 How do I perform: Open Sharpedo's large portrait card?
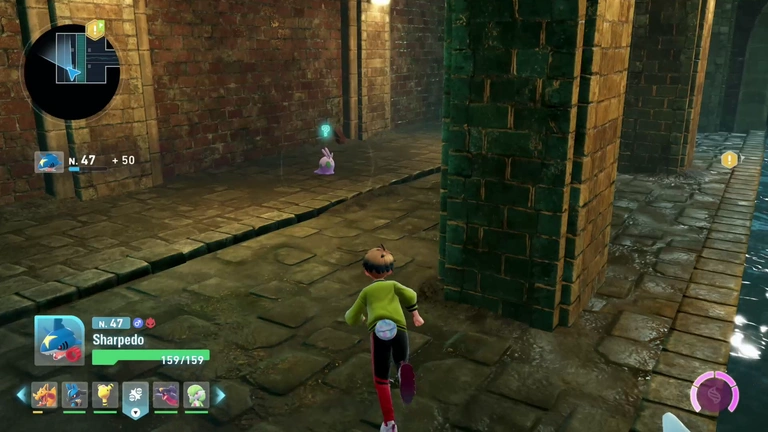coord(59,340)
